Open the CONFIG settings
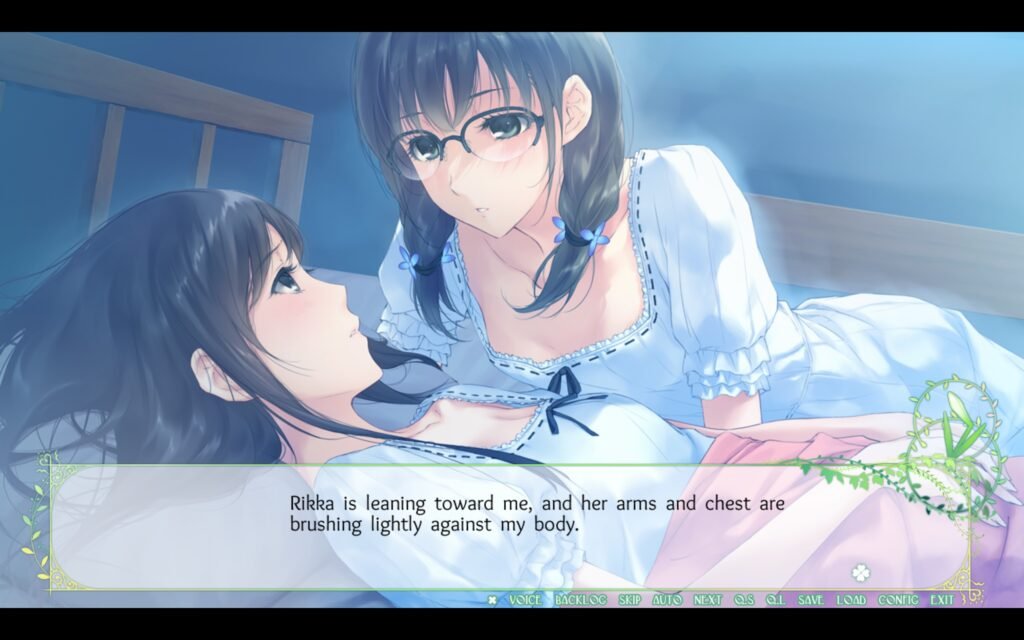This screenshot has width=1024, height=640. [x=898, y=600]
